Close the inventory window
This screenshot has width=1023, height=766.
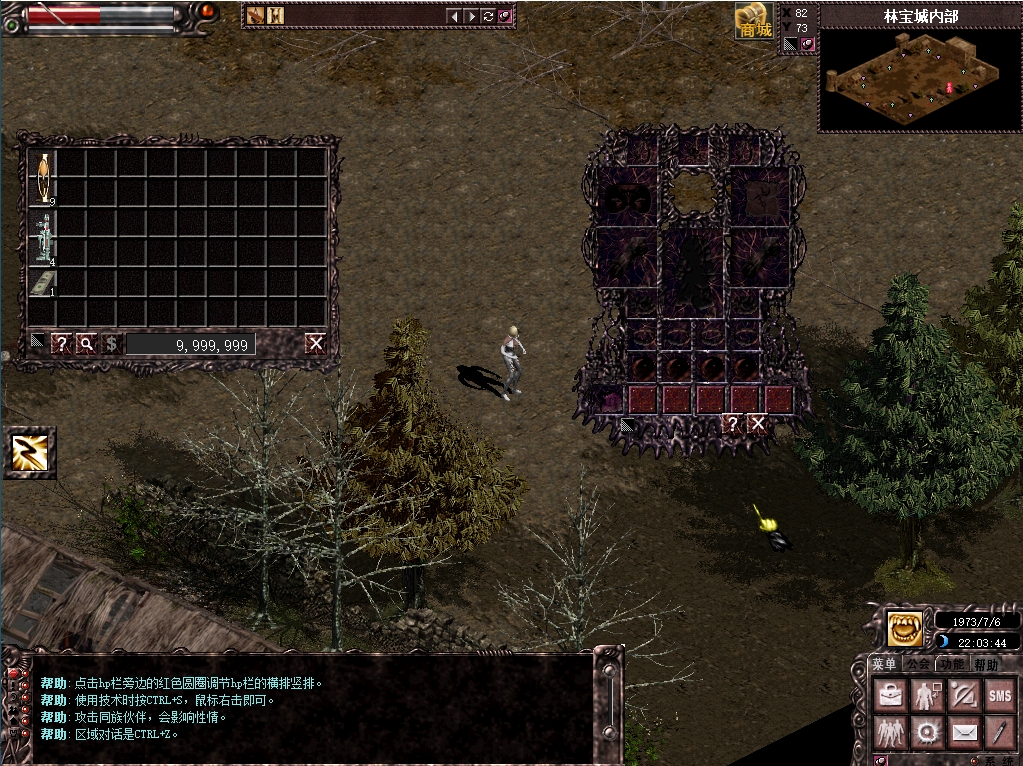tap(315, 344)
